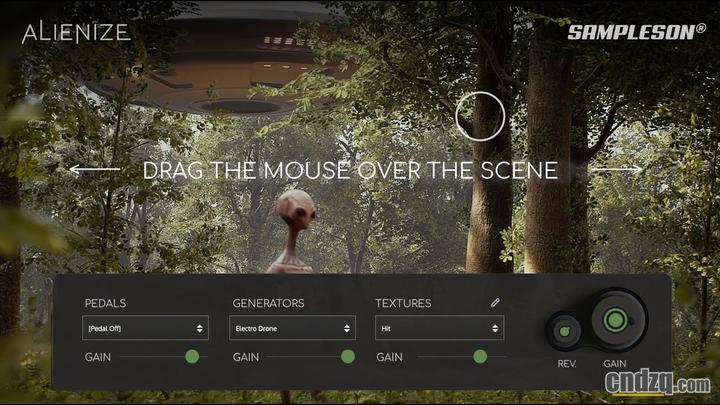Open the Generators dropdown showing Electro Drone

click(292, 328)
